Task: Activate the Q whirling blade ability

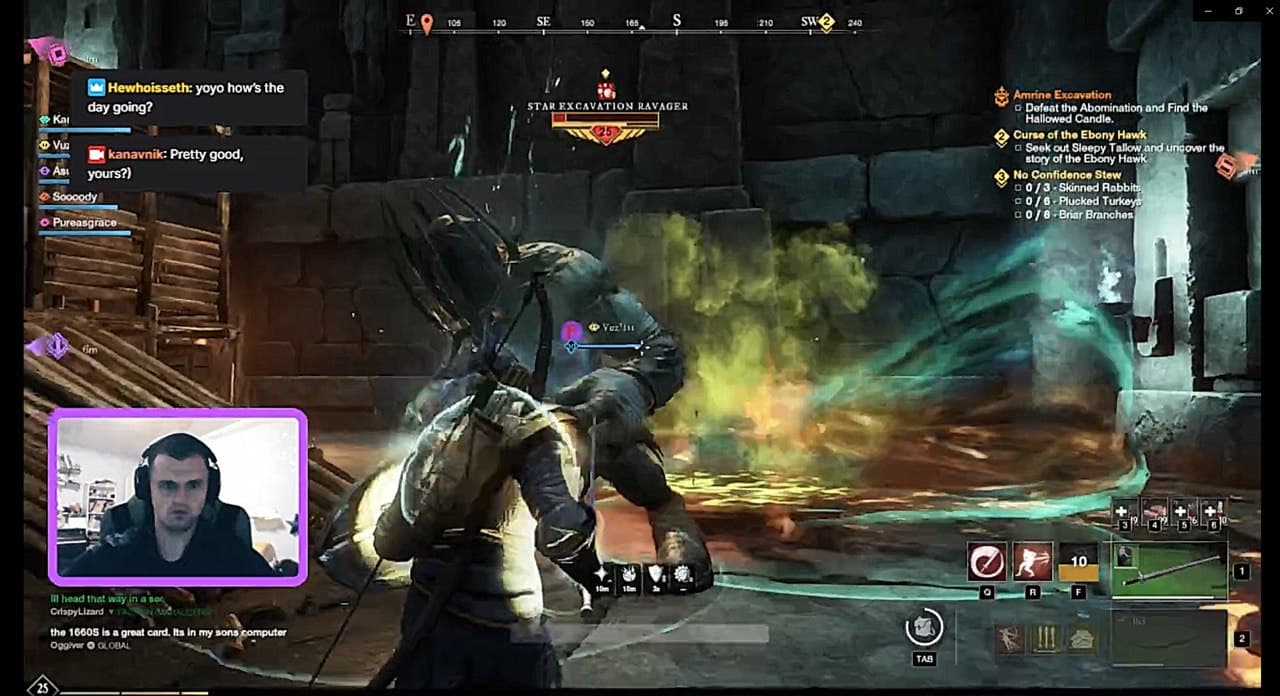Action: pos(987,562)
